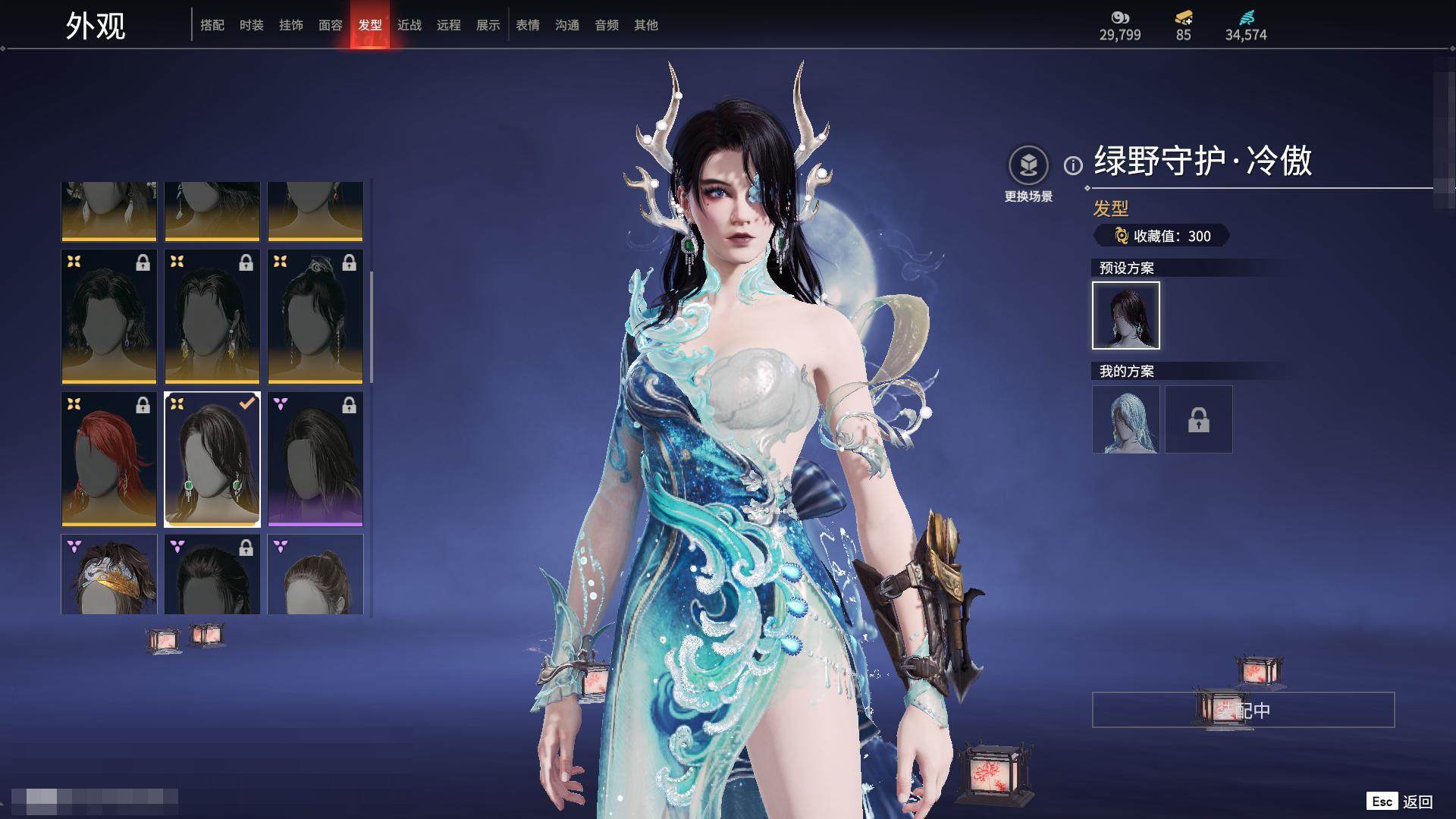Switch to the 音频 tab
The width and height of the screenshot is (1456, 819).
click(607, 25)
